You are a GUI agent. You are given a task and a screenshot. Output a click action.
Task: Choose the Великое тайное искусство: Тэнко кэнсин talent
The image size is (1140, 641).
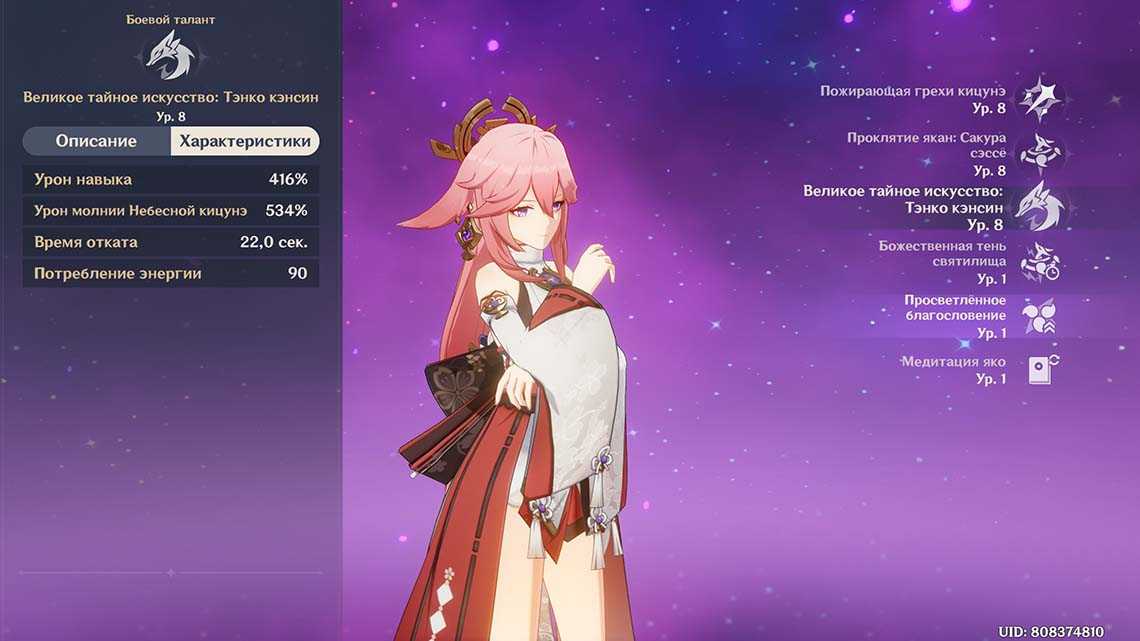[x=1039, y=207]
